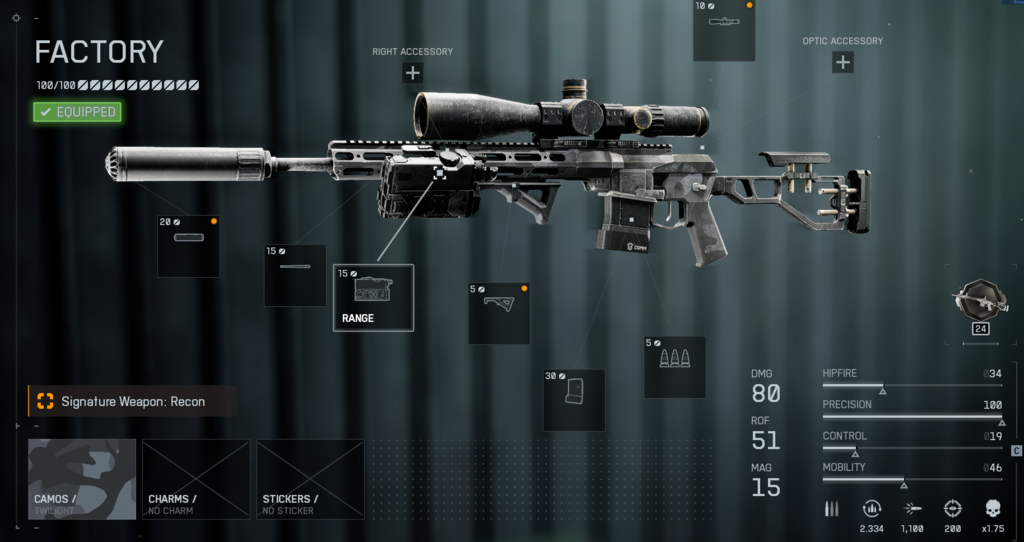Add an Optic Accessory attachment
Image resolution: width=1024 pixels, height=542 pixels.
click(x=842, y=62)
